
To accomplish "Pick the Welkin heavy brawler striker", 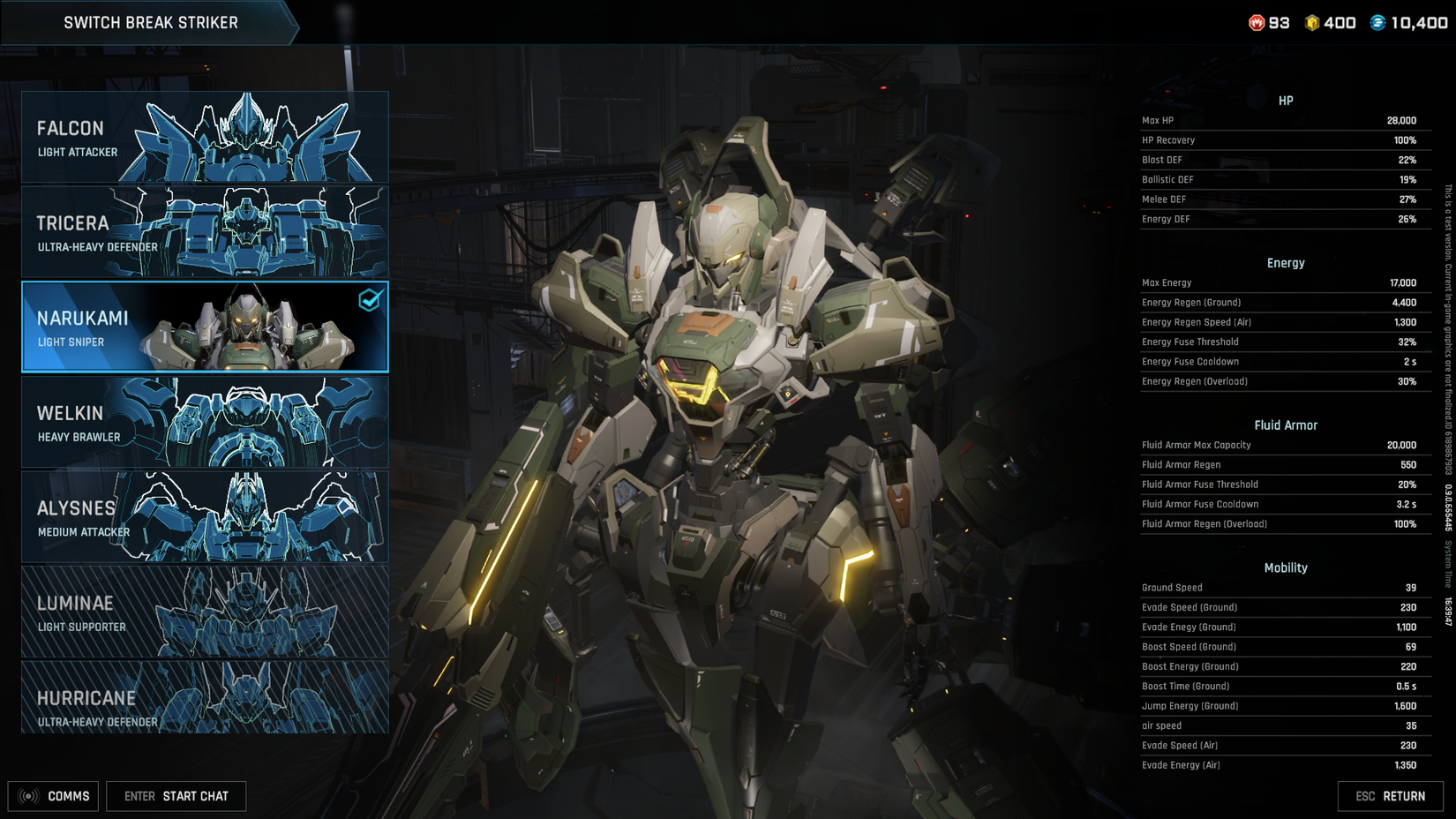I will 205,422.
